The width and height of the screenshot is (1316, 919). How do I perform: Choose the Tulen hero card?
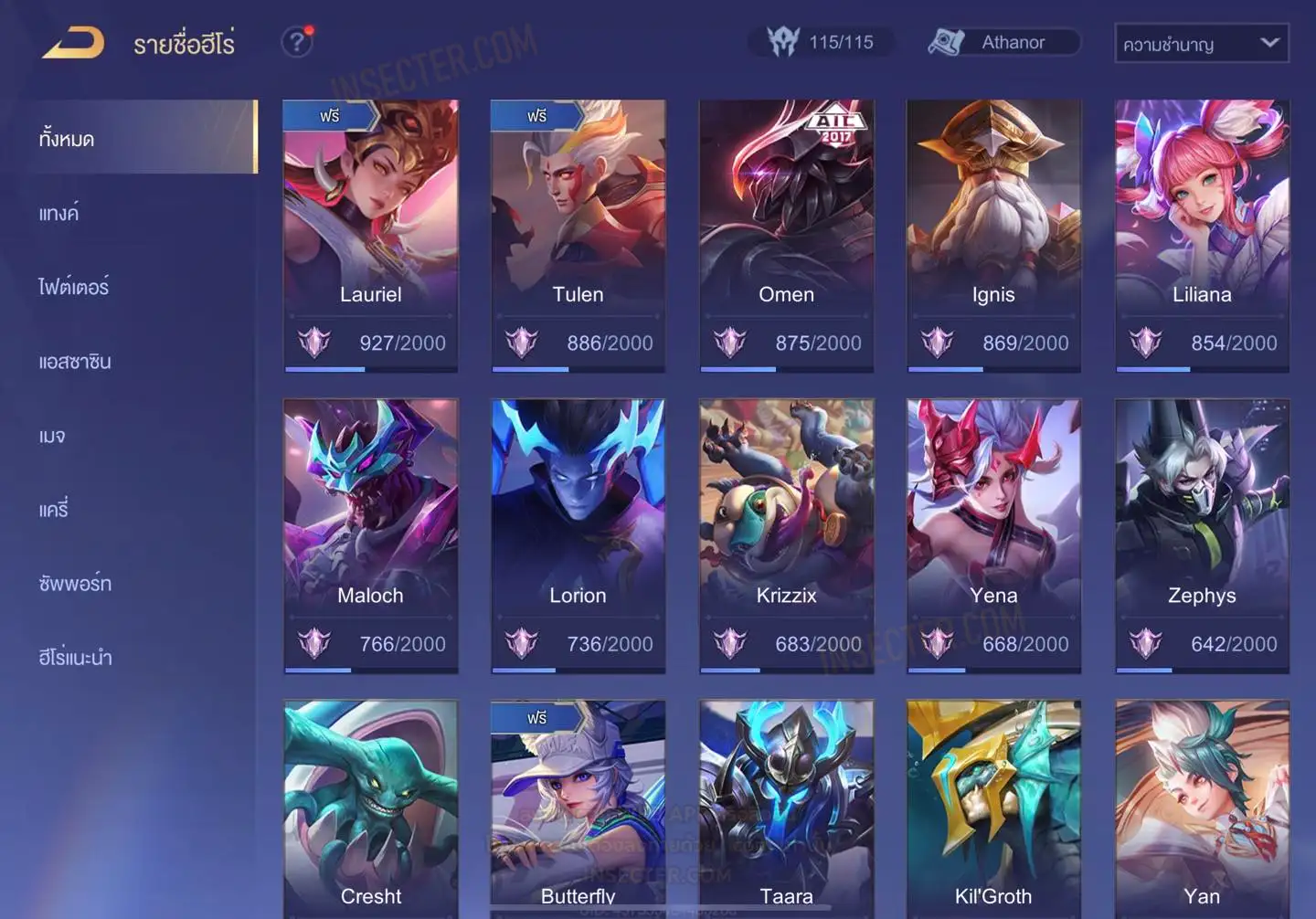pos(578,235)
